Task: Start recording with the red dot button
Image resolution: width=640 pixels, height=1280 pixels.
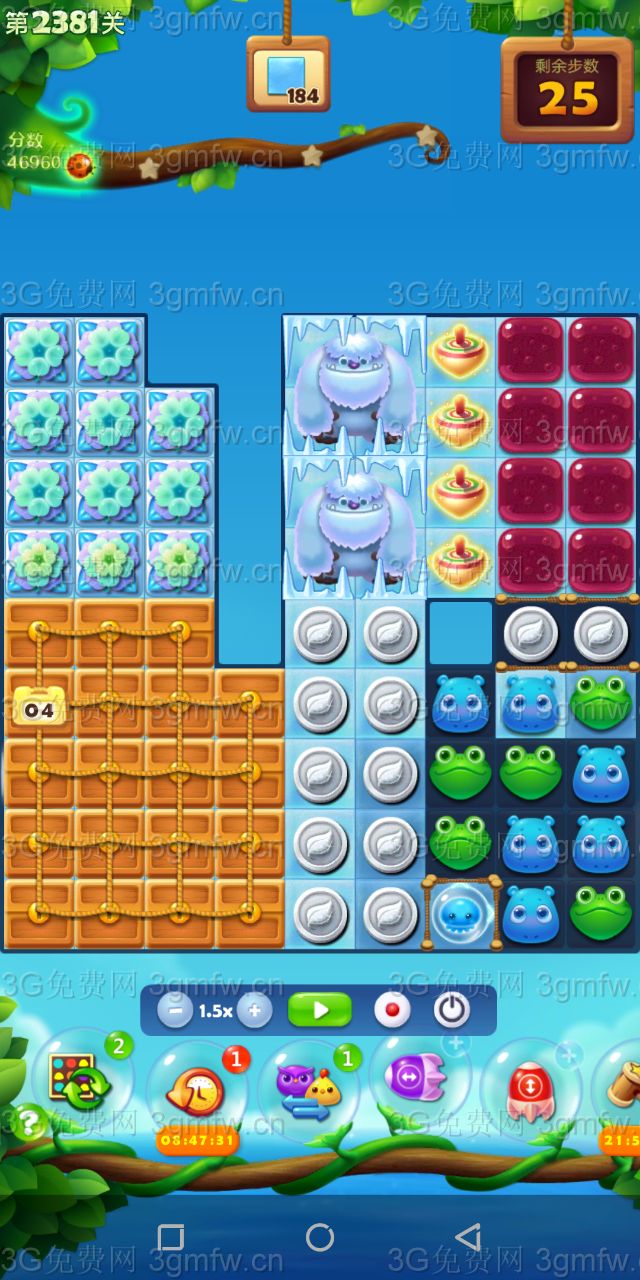Action: point(392,1010)
